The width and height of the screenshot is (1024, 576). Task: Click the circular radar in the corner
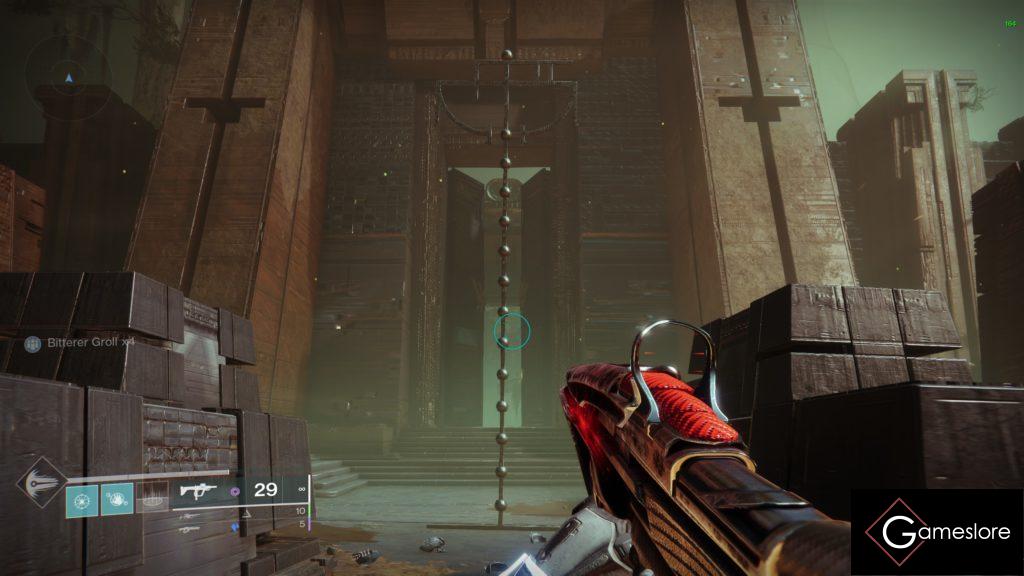point(68,76)
